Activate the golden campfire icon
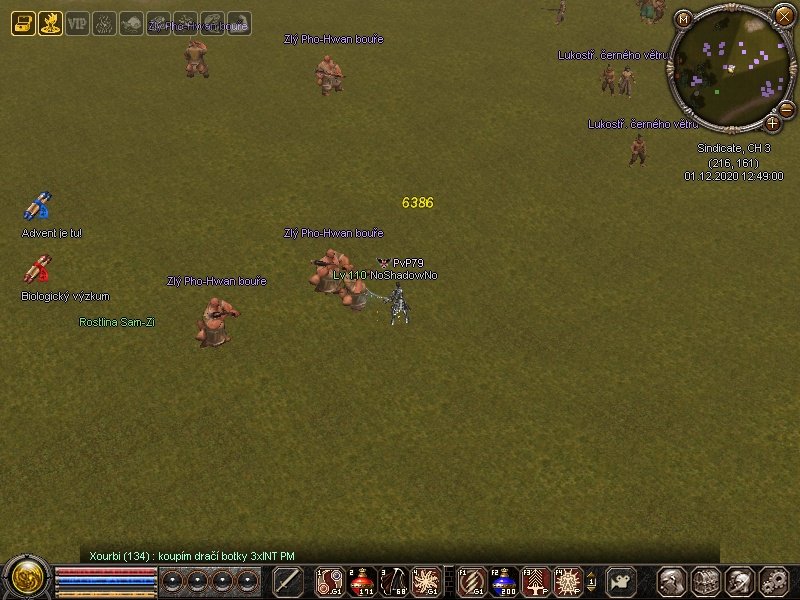Viewport: 800px width, 600px height. coord(50,23)
